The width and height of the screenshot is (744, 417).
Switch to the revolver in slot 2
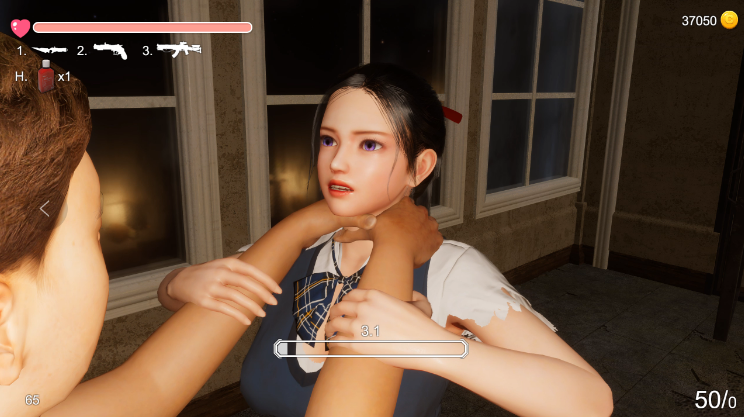tap(110, 50)
